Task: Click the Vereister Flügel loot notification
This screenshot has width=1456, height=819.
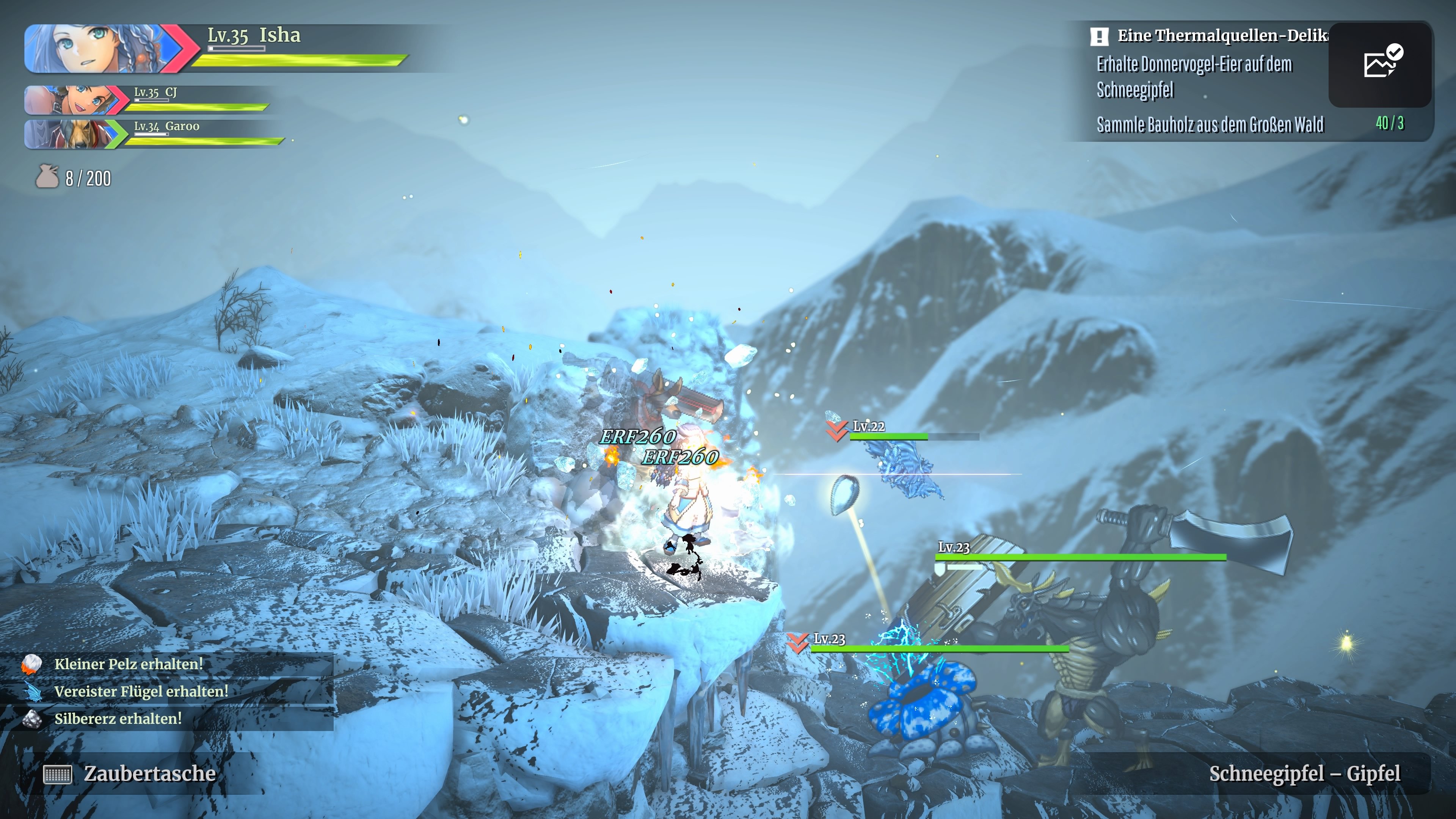Action: point(141,691)
